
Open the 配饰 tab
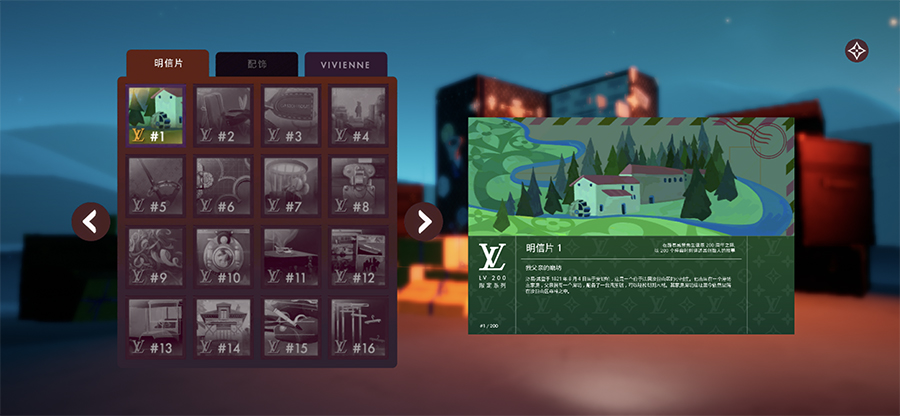[257, 64]
